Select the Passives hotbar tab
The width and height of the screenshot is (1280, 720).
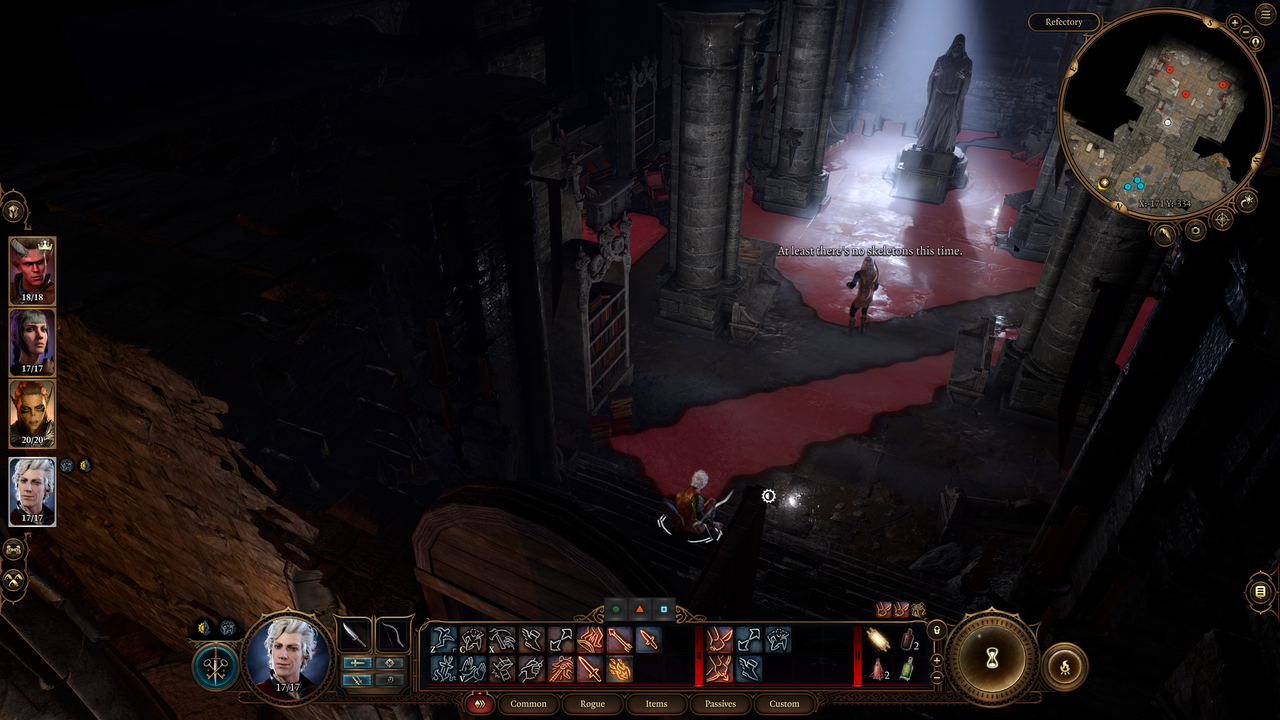tap(720, 703)
